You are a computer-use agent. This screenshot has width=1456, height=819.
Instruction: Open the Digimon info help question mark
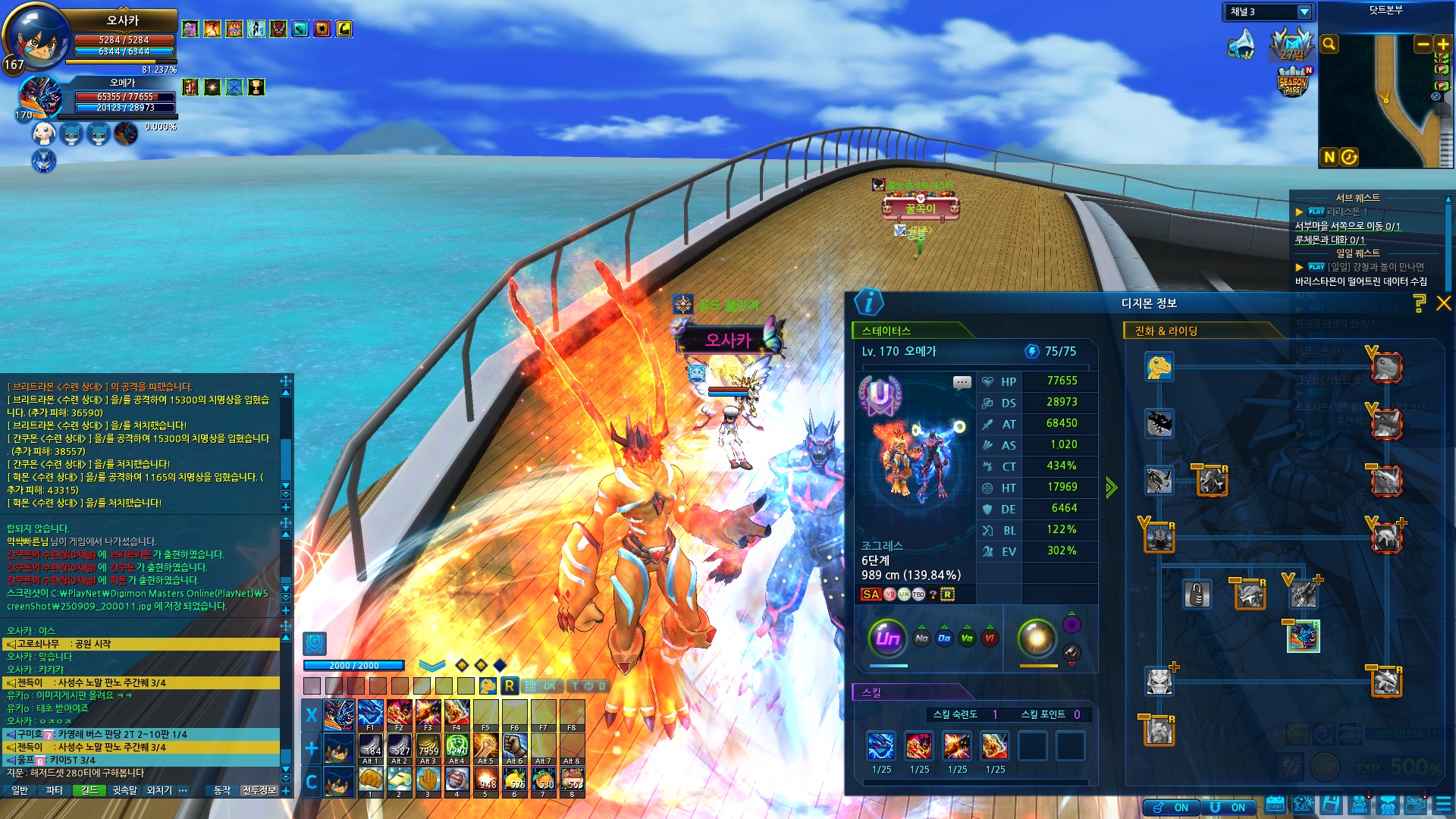coord(1420,303)
